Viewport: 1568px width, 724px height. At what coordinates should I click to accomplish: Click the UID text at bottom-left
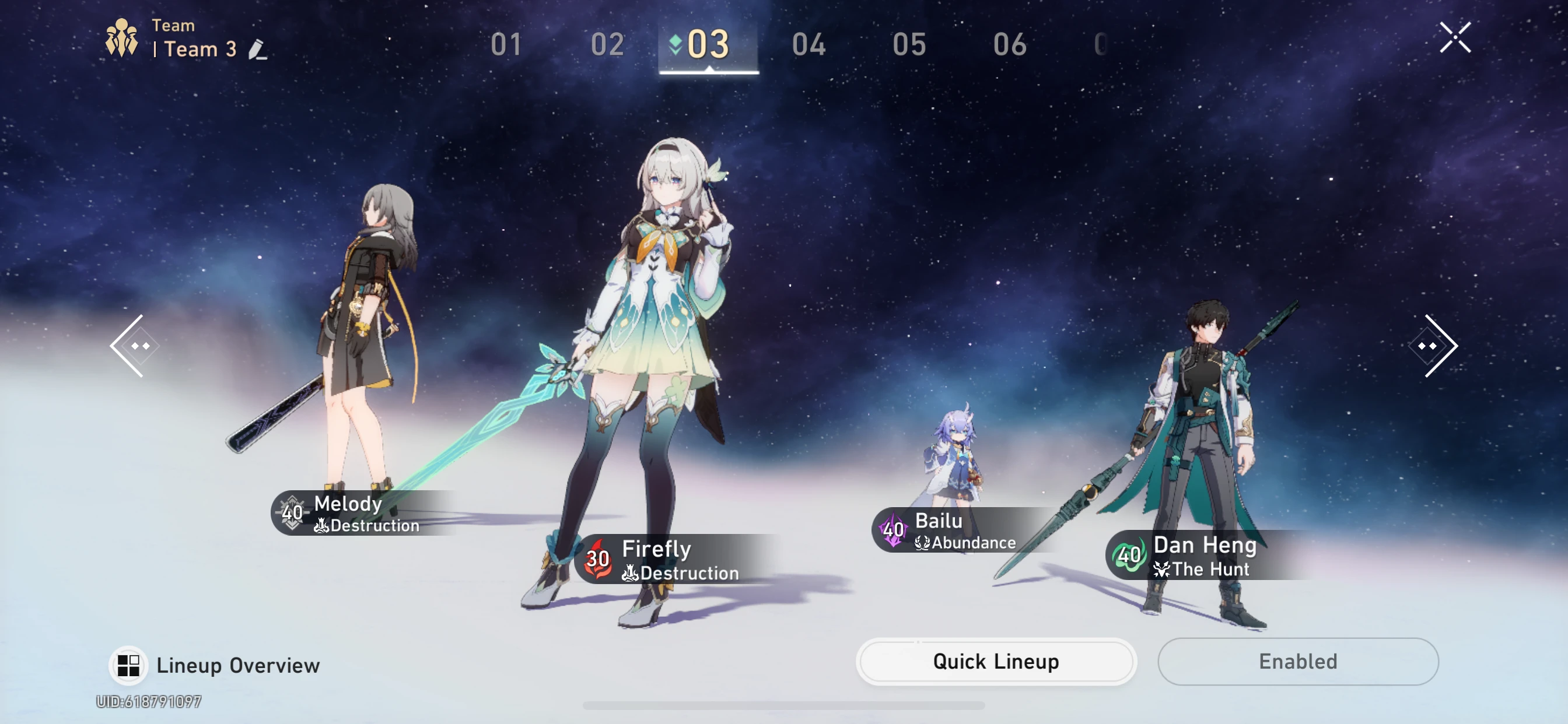(x=148, y=701)
